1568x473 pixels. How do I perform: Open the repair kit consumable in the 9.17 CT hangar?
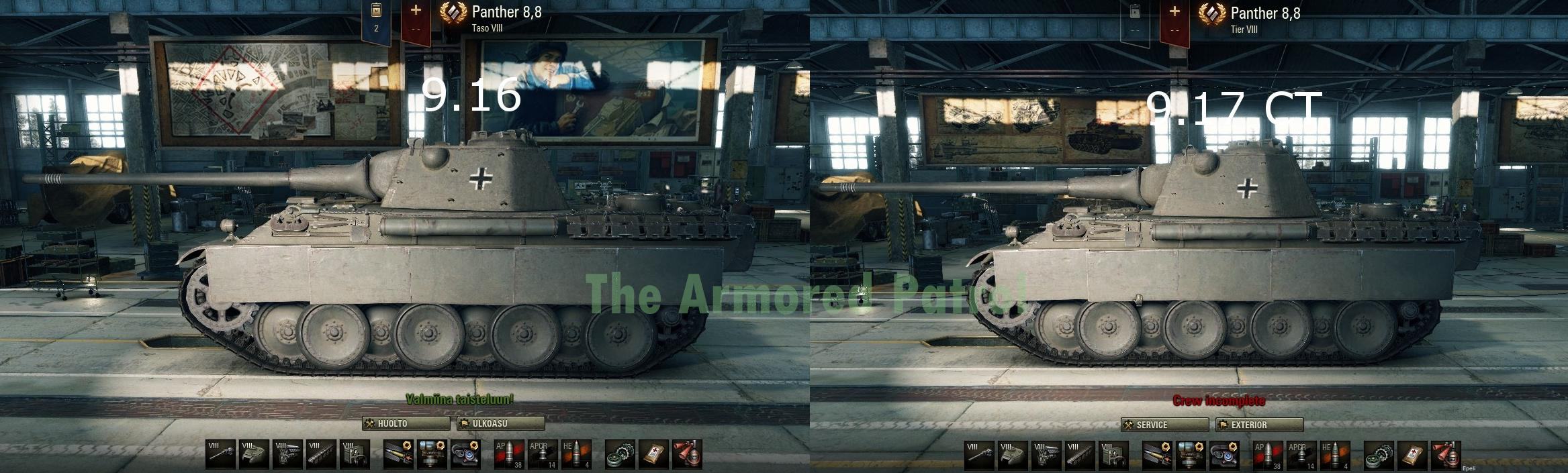pos(1379,455)
